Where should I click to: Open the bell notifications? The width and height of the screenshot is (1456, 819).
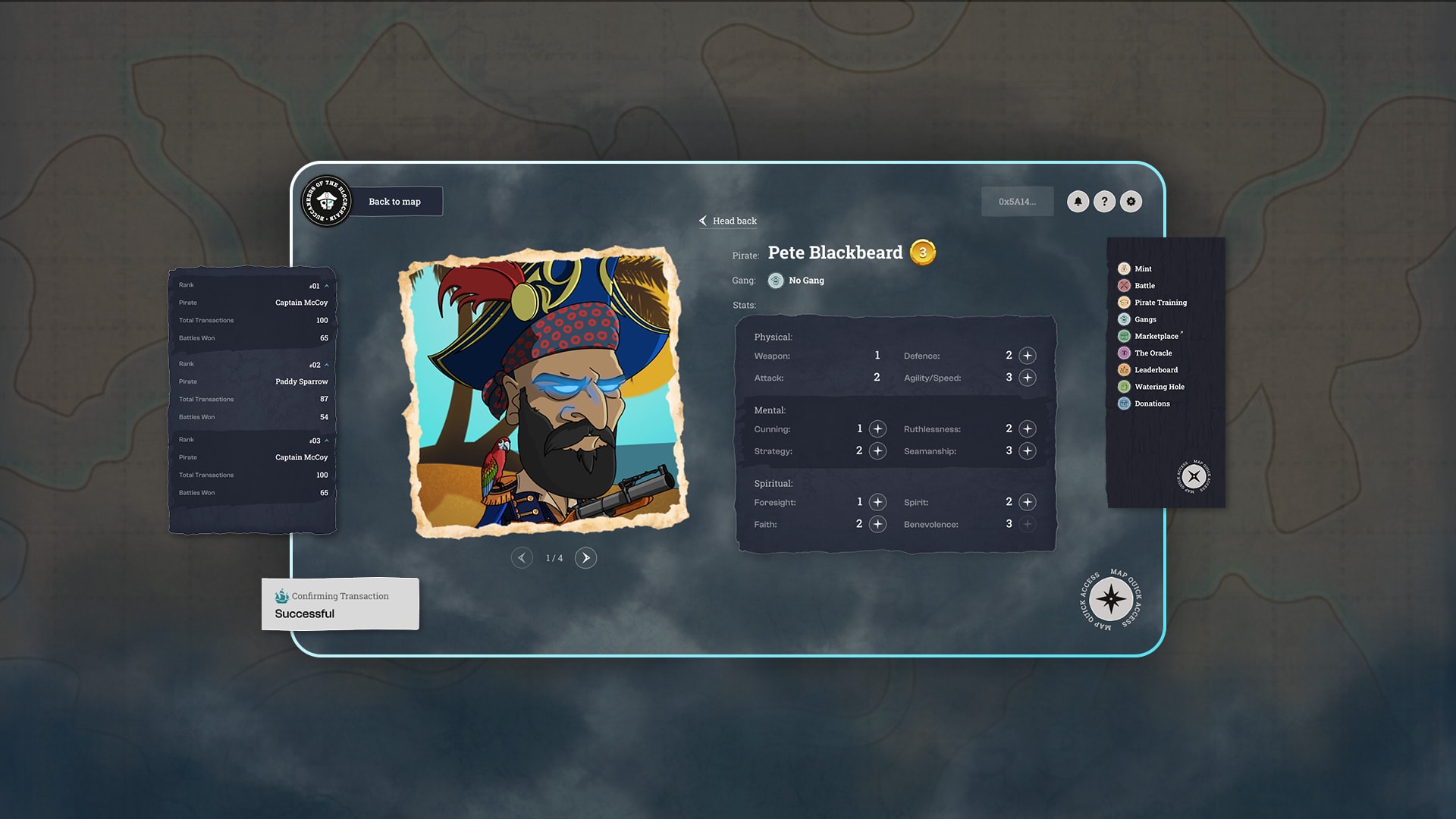(x=1078, y=202)
